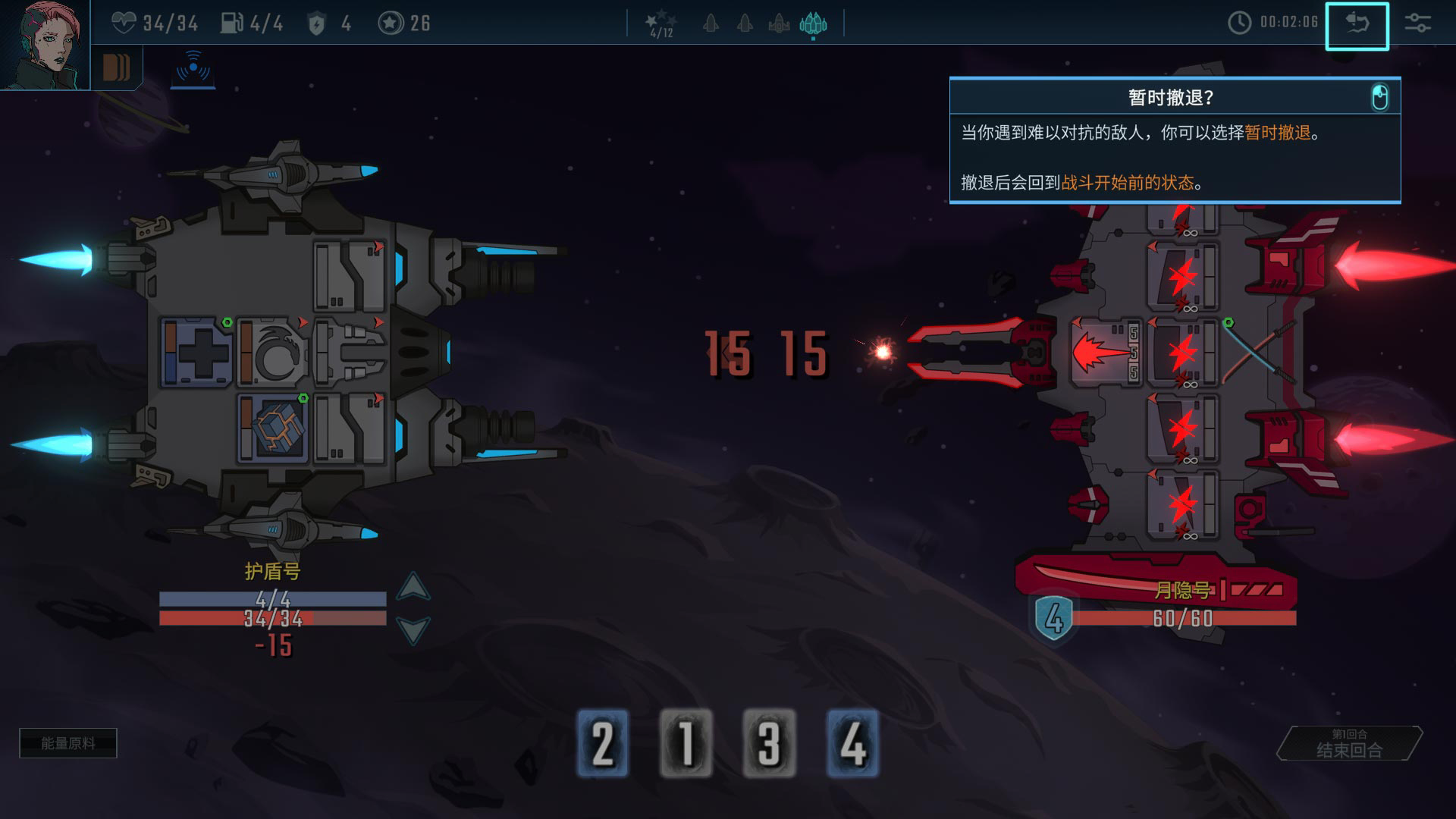1456x819 pixels.
Task: Activate the radar signal icon
Action: (x=193, y=68)
